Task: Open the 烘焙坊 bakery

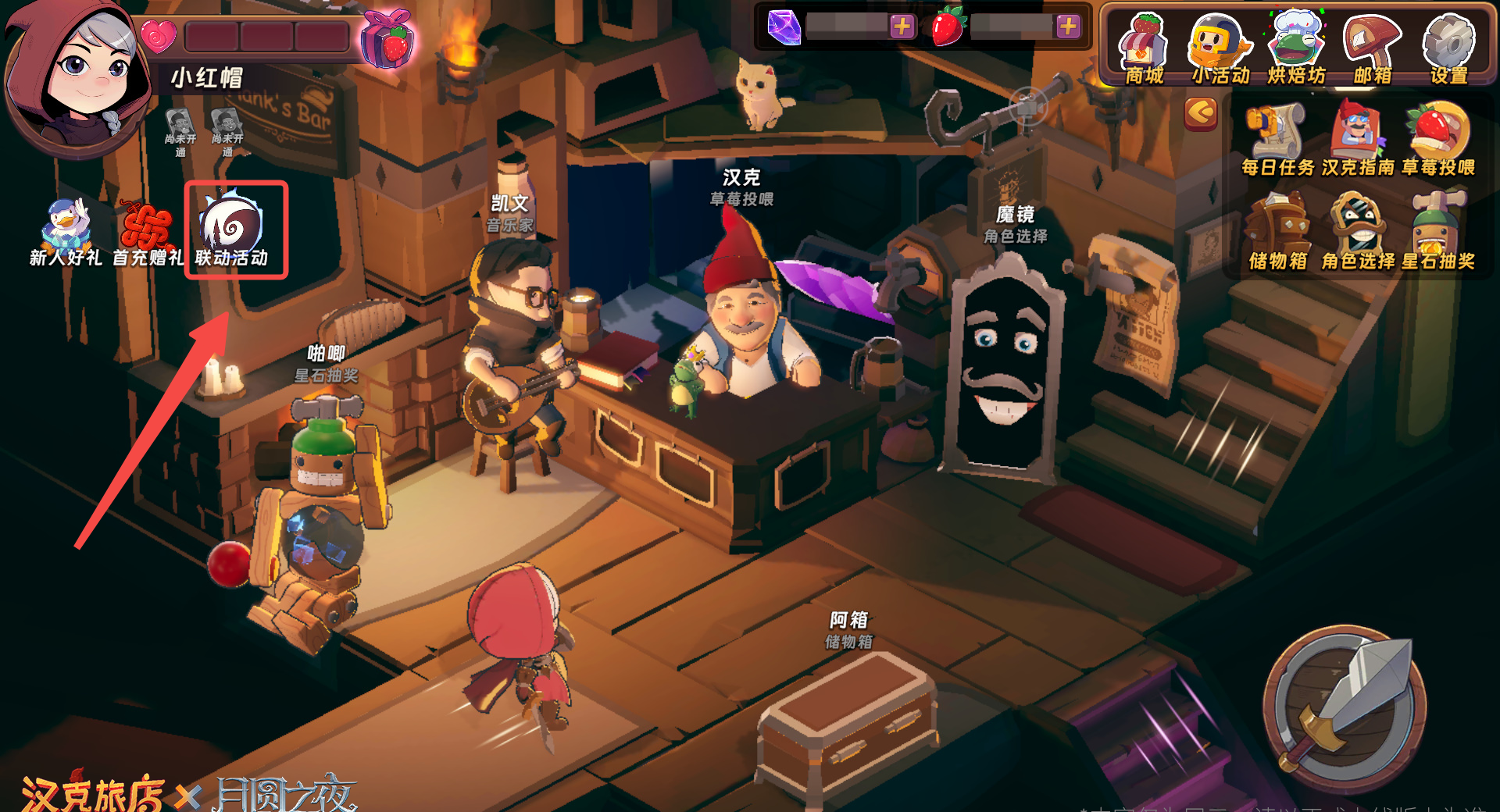Action: click(1296, 48)
